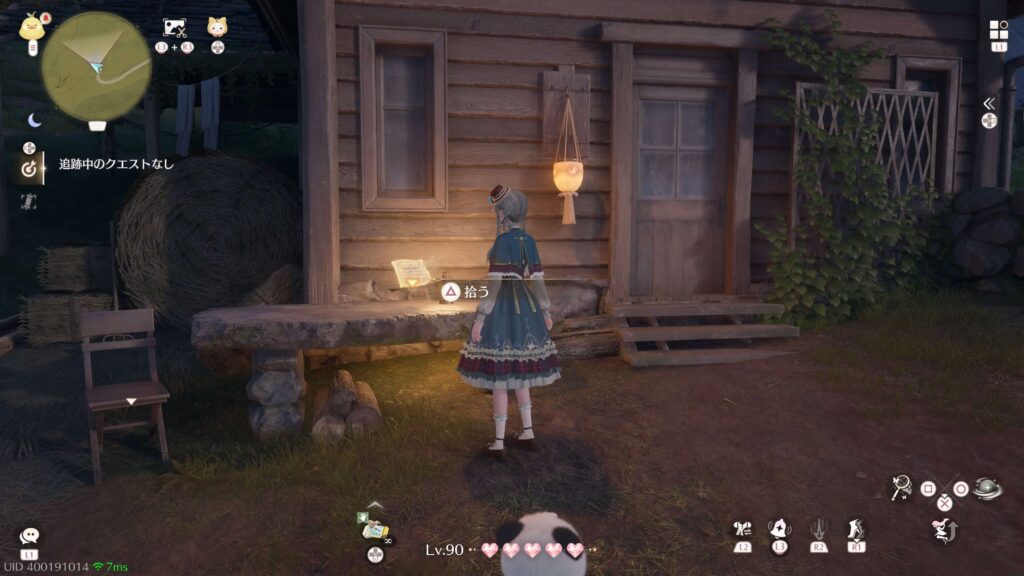
Task: Use the outfit swap ribbon icon
Action: tap(742, 530)
